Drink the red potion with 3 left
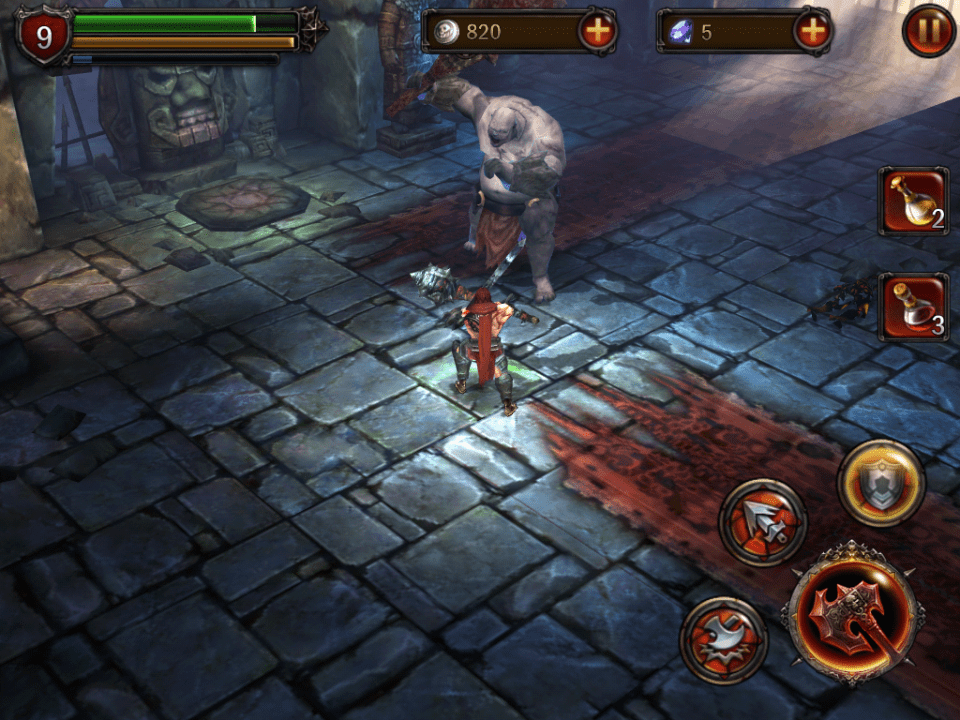 (x=913, y=307)
